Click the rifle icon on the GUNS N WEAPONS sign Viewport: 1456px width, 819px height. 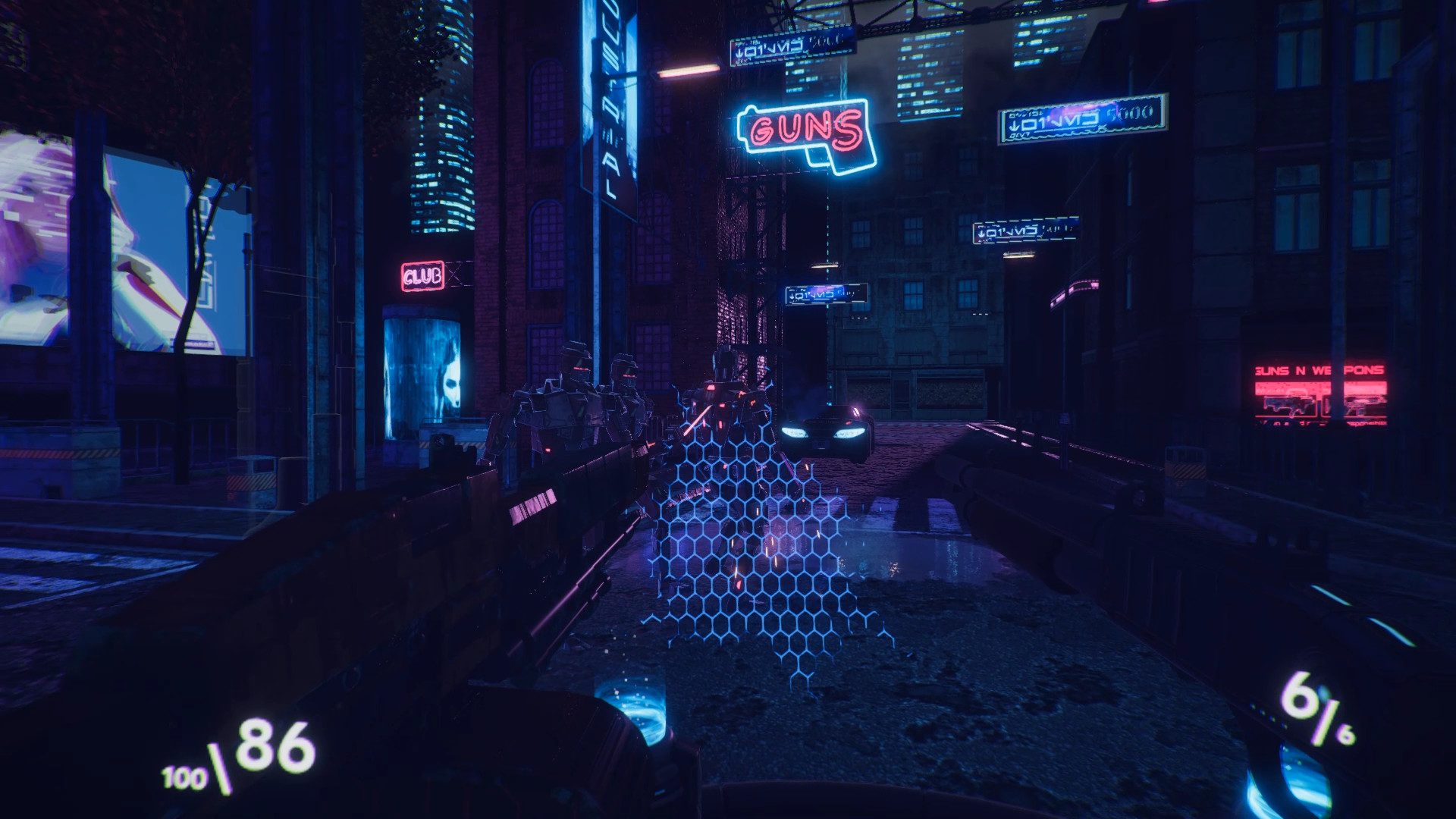point(1289,406)
